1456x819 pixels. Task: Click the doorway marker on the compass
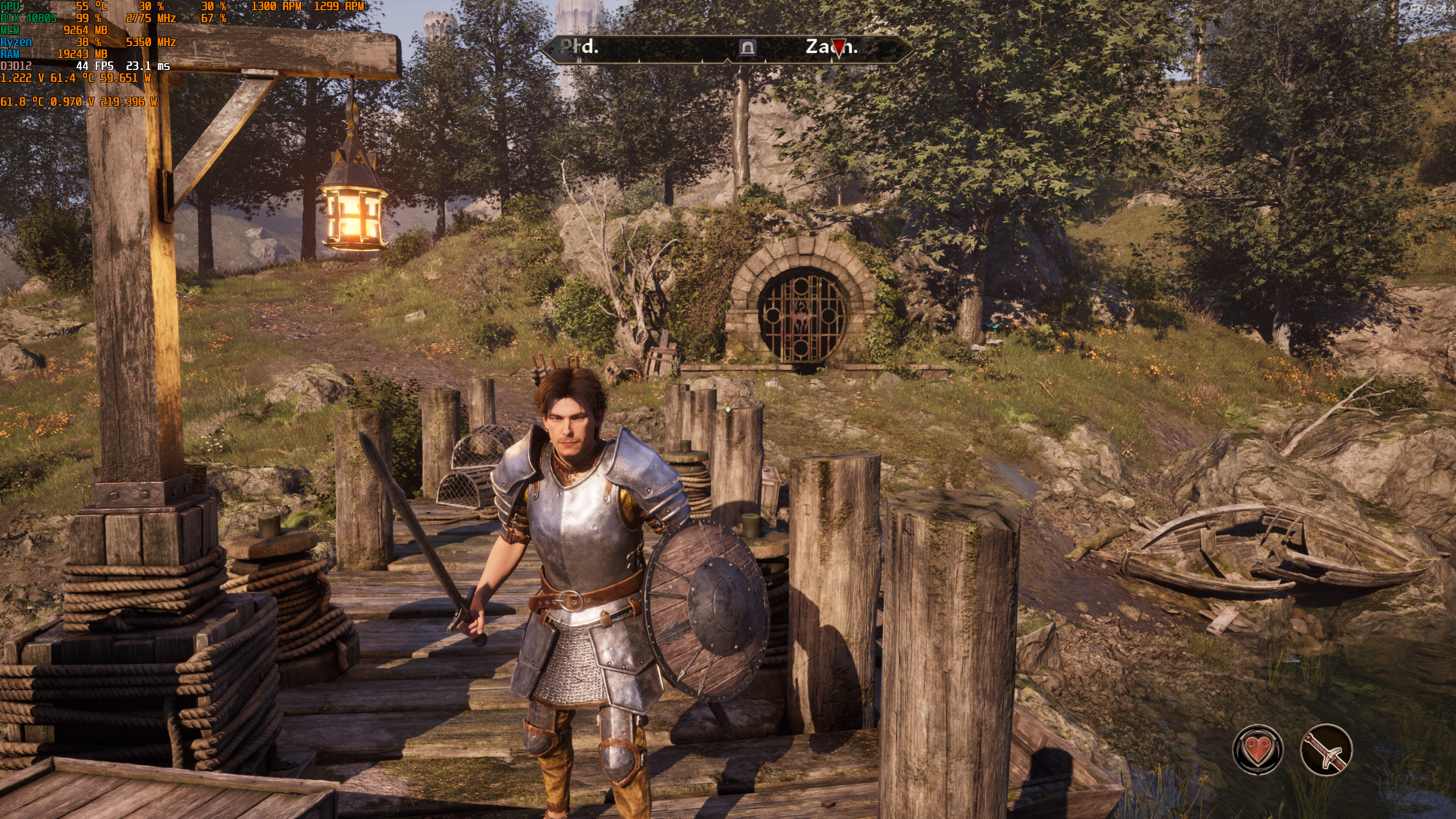tap(747, 48)
